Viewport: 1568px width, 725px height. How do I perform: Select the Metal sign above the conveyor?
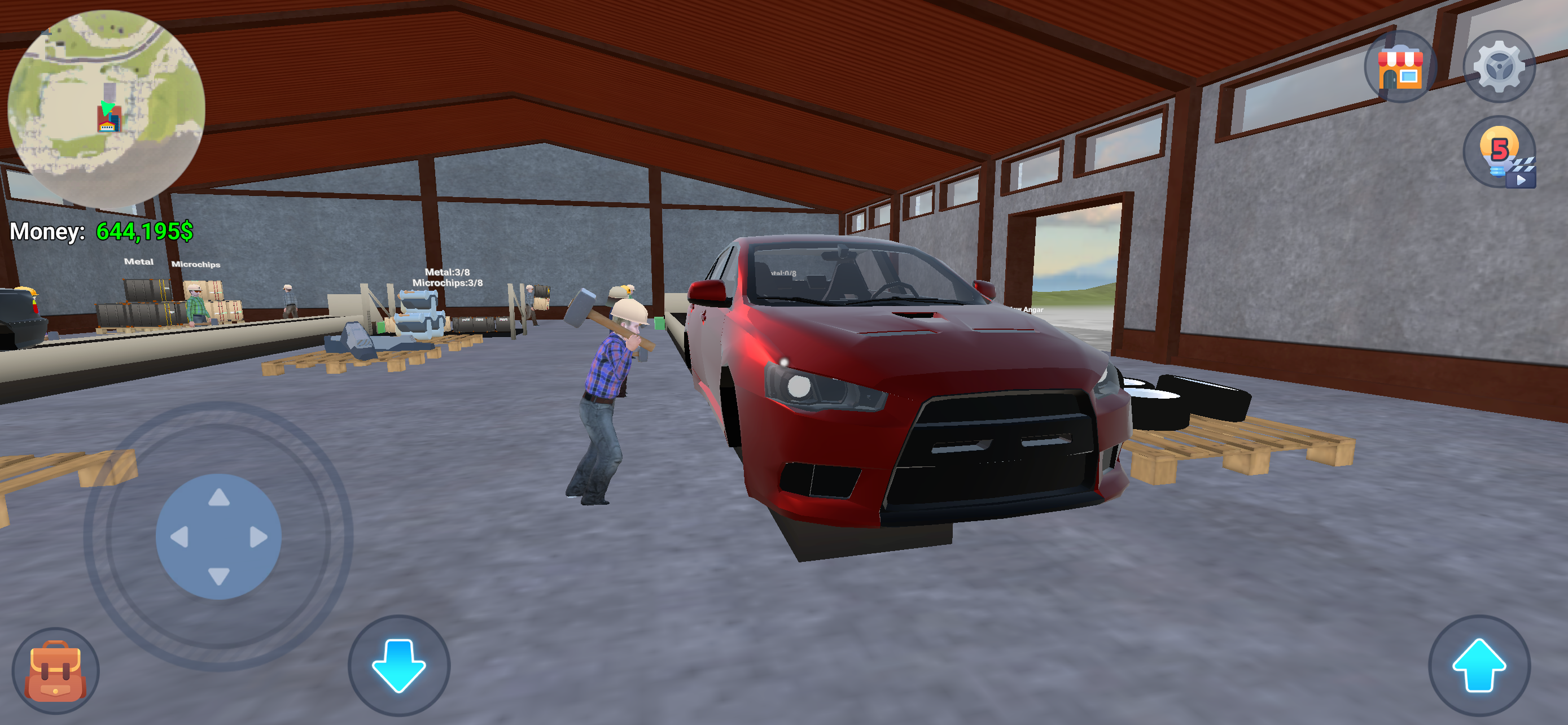(x=139, y=262)
